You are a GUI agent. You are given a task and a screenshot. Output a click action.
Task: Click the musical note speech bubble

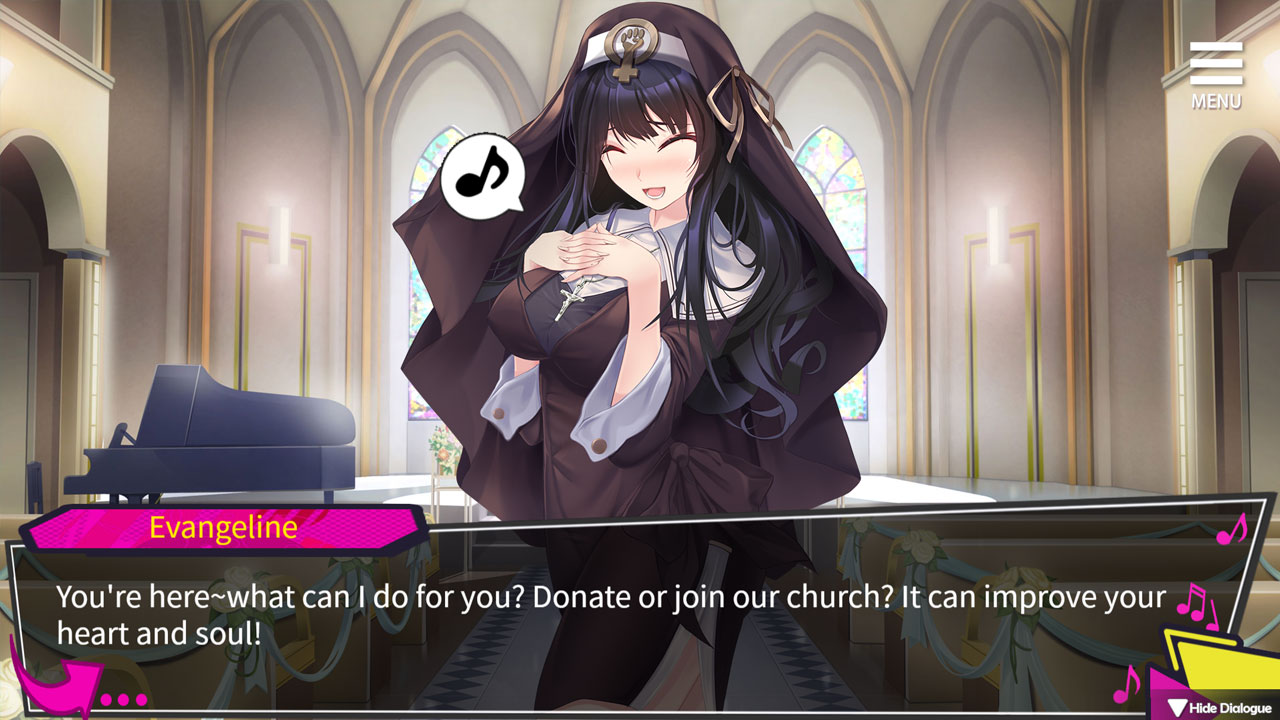click(483, 176)
